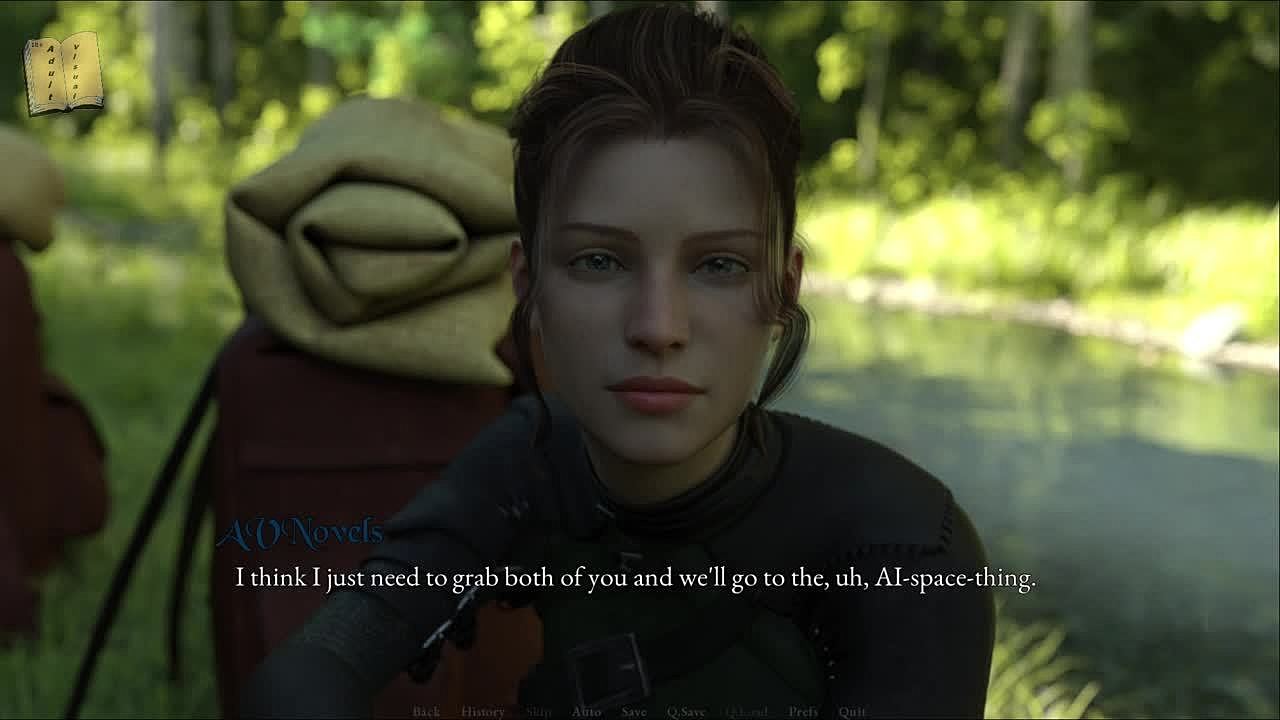Open the Prefs menu

pyautogui.click(x=803, y=712)
